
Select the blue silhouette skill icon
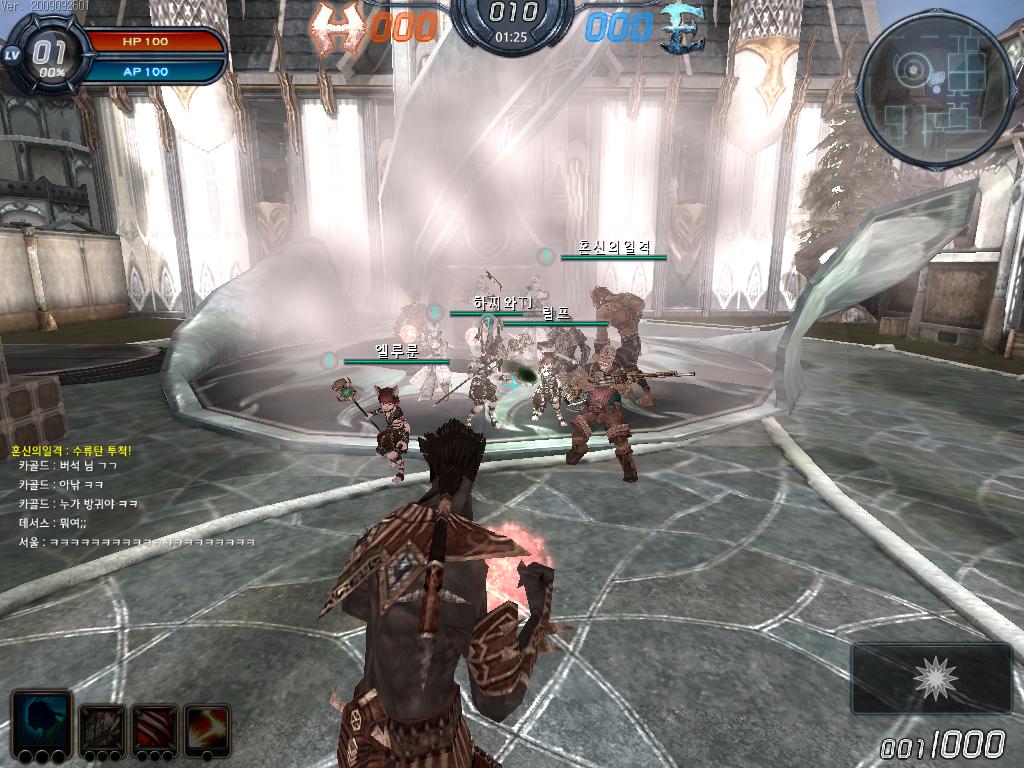(41, 721)
